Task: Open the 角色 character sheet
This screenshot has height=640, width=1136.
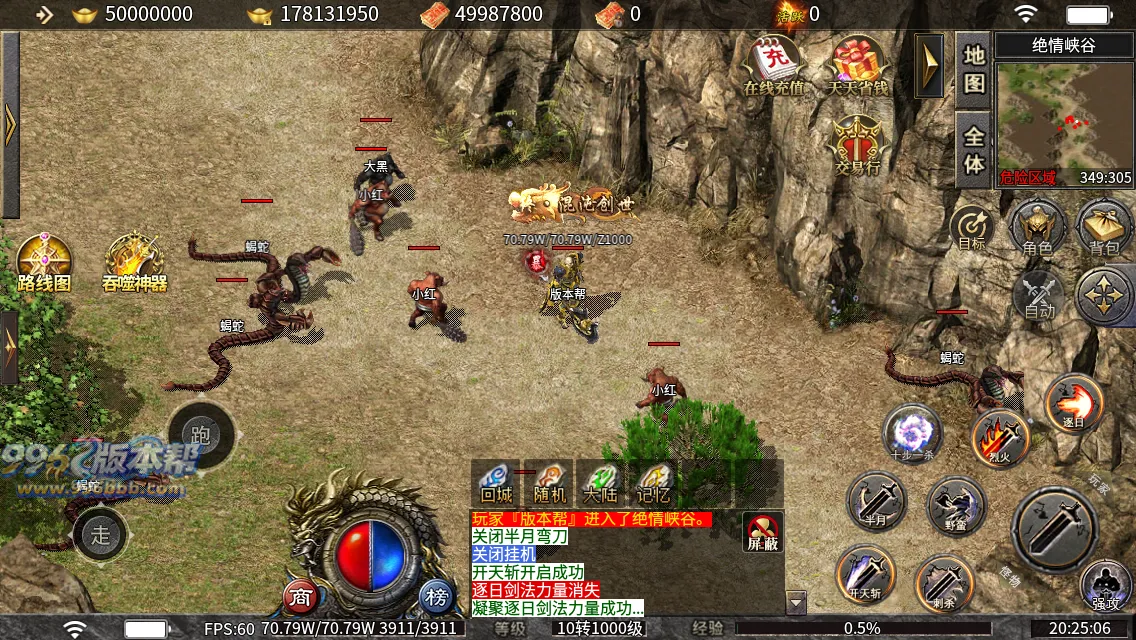Action: point(1037,225)
